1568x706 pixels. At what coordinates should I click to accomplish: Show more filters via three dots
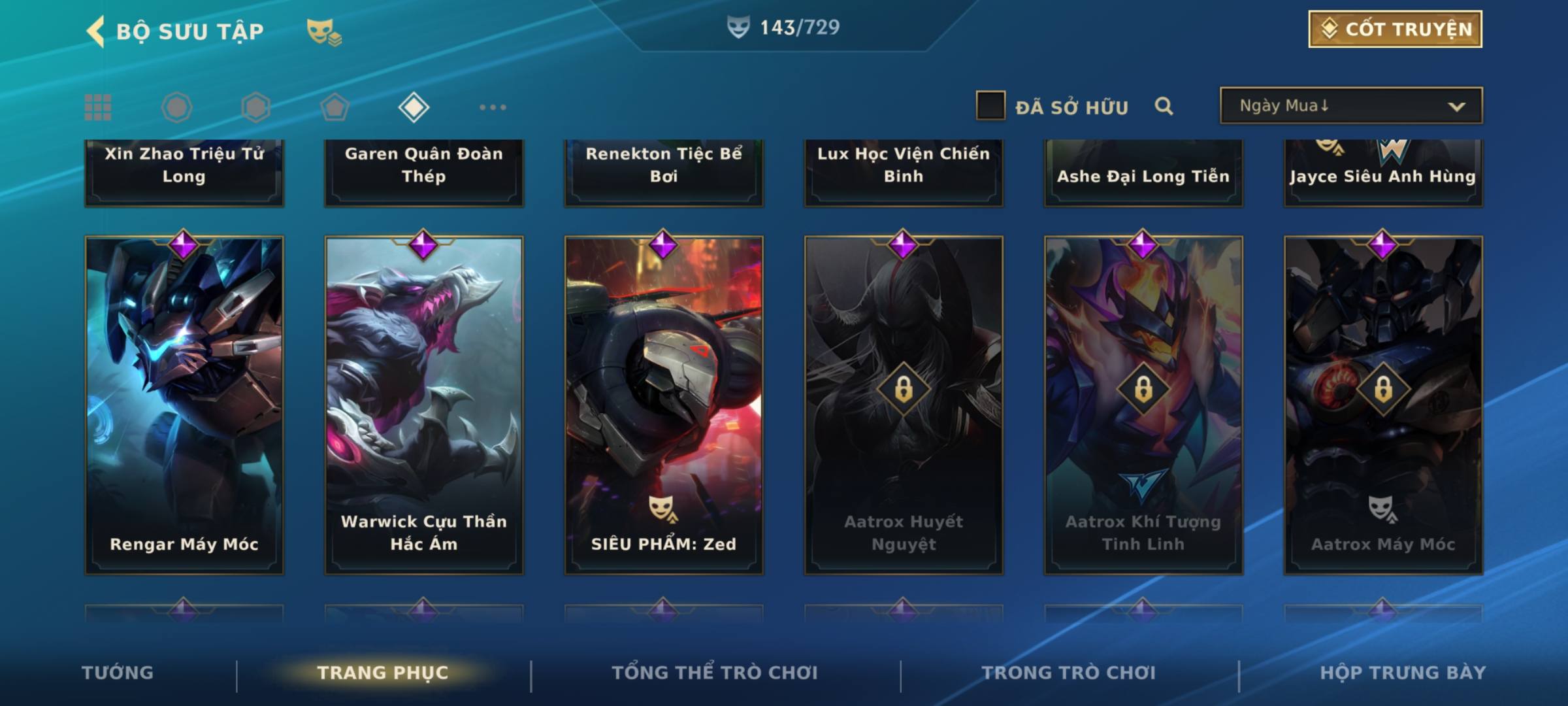pyautogui.click(x=493, y=107)
